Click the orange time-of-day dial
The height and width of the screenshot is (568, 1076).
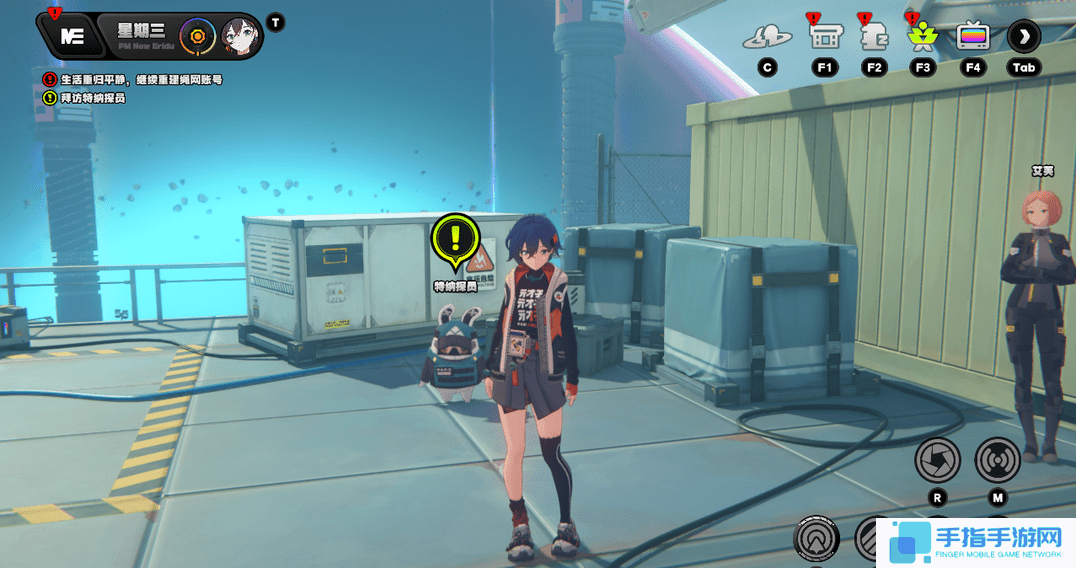(x=197, y=37)
